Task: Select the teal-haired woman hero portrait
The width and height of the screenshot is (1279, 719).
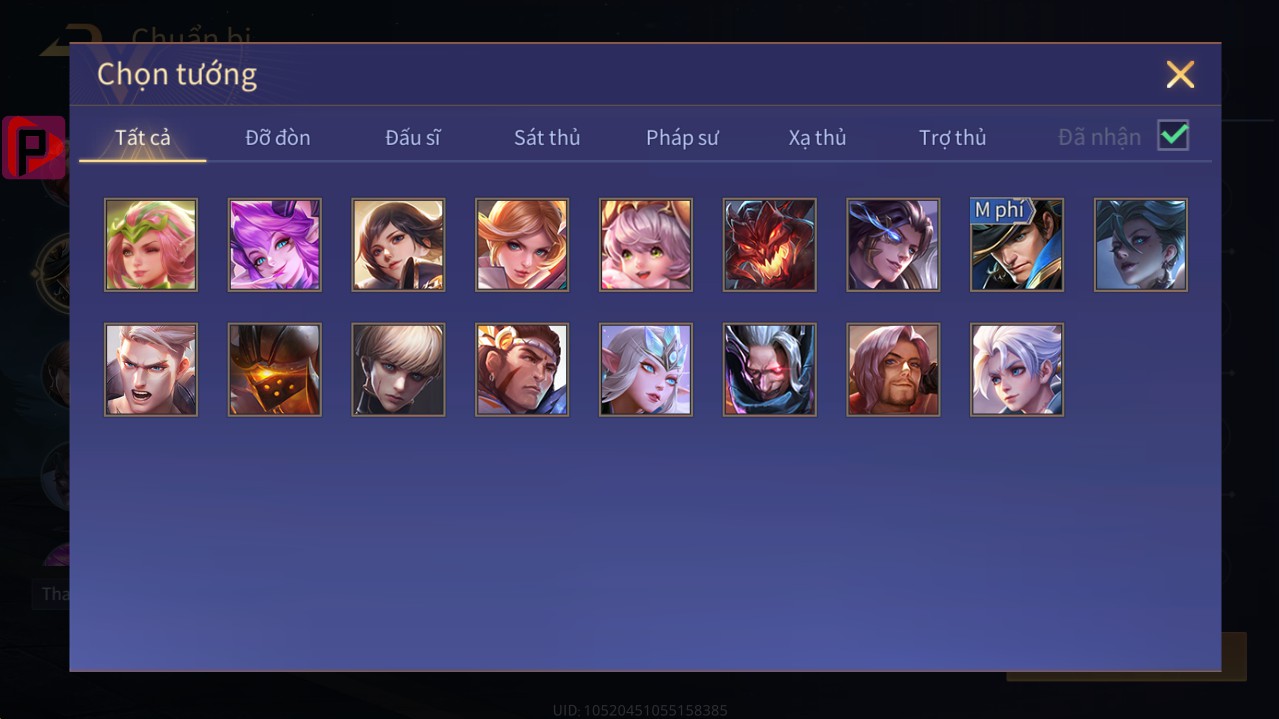Action: point(1141,245)
